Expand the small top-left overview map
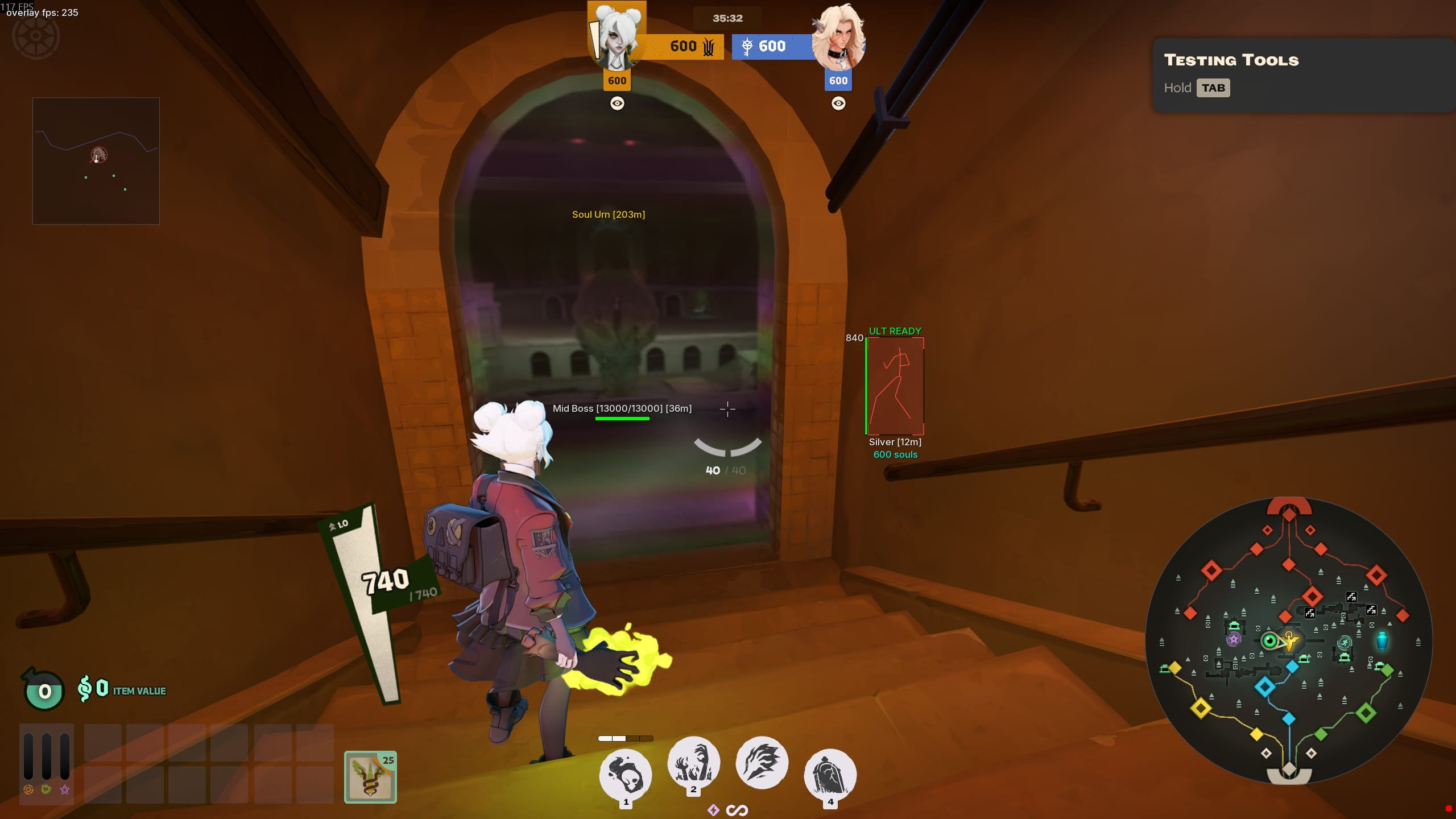Screen dimensions: 1456x819 coord(96,160)
